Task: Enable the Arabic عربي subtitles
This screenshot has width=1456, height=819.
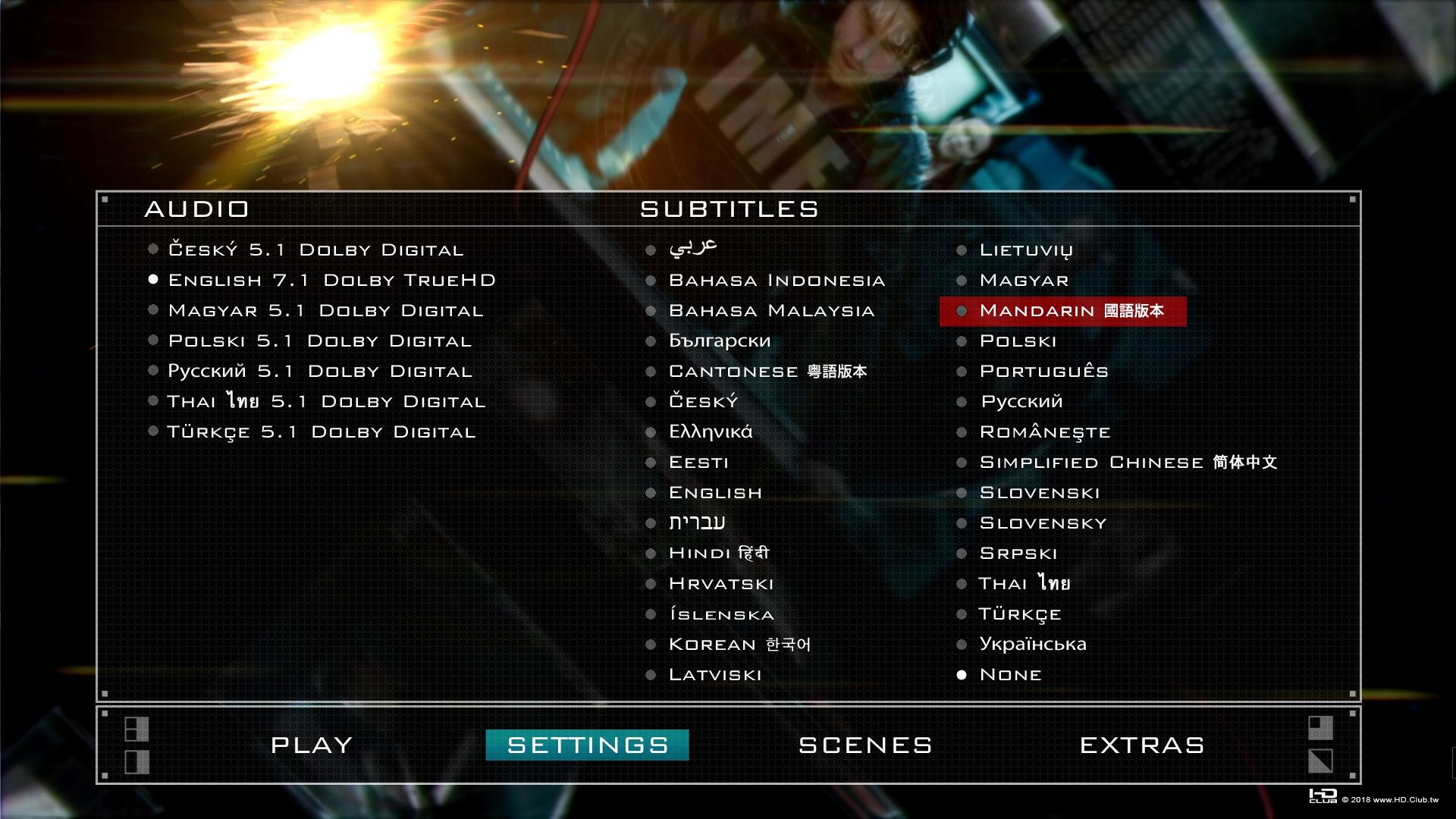Action: pyautogui.click(x=692, y=248)
